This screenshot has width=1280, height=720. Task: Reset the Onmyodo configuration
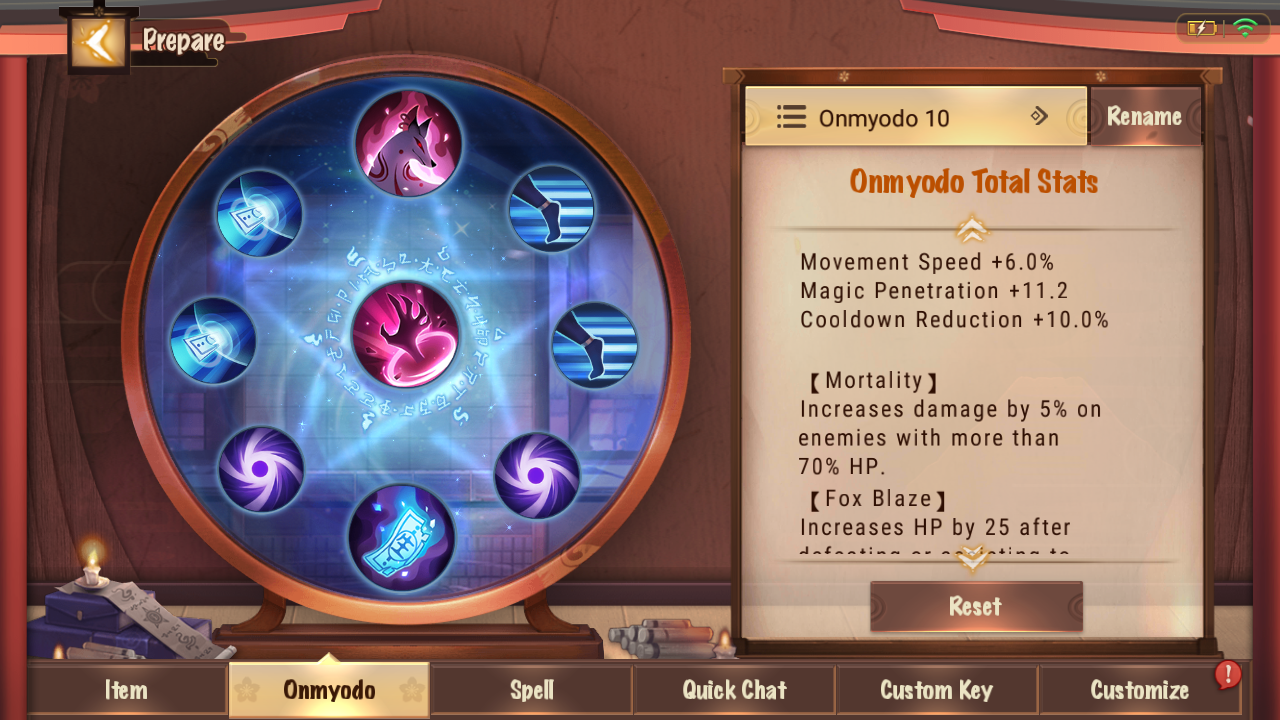tap(975, 606)
